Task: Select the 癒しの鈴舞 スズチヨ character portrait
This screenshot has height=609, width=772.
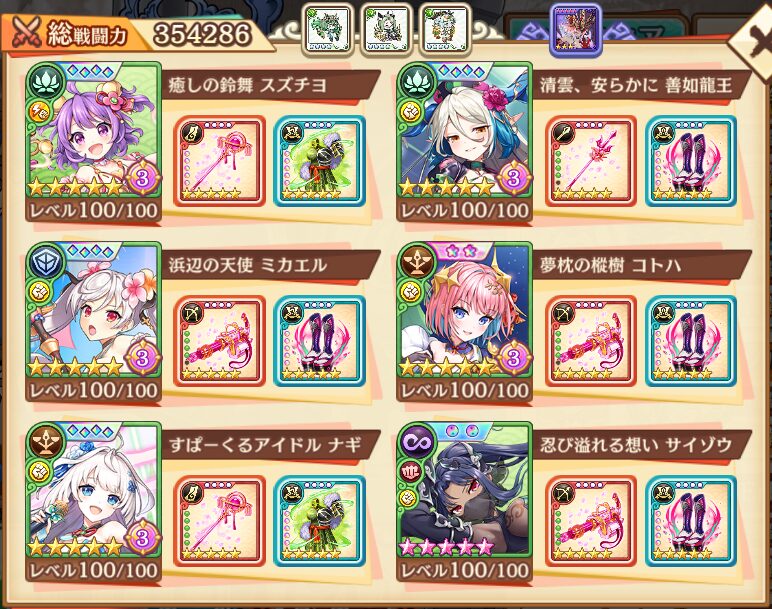Action: (x=93, y=142)
